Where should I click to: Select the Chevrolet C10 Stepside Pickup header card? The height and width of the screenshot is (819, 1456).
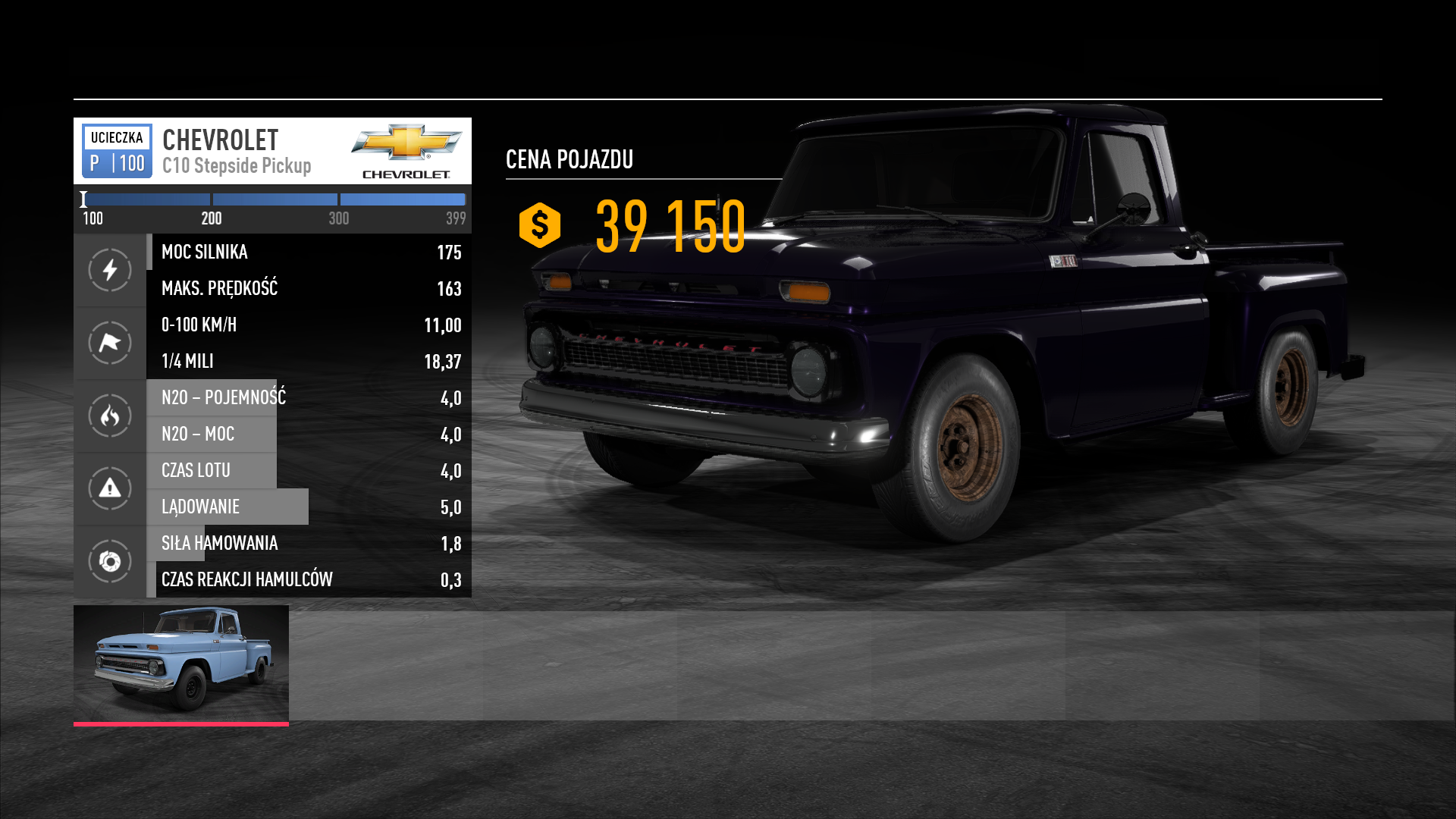click(x=272, y=151)
